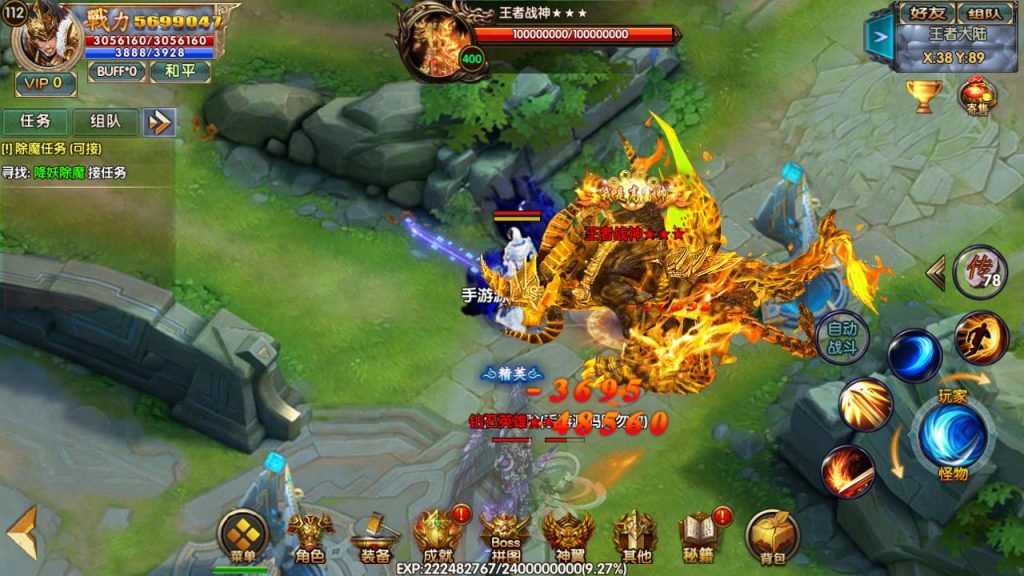Open the 寄售 consignment shop
1024x576 pixels.
[977, 97]
